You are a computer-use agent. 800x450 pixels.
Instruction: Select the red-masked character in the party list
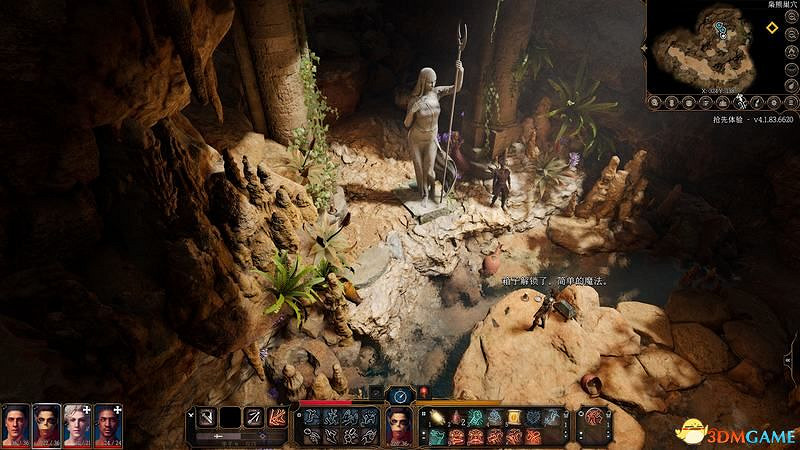47,424
